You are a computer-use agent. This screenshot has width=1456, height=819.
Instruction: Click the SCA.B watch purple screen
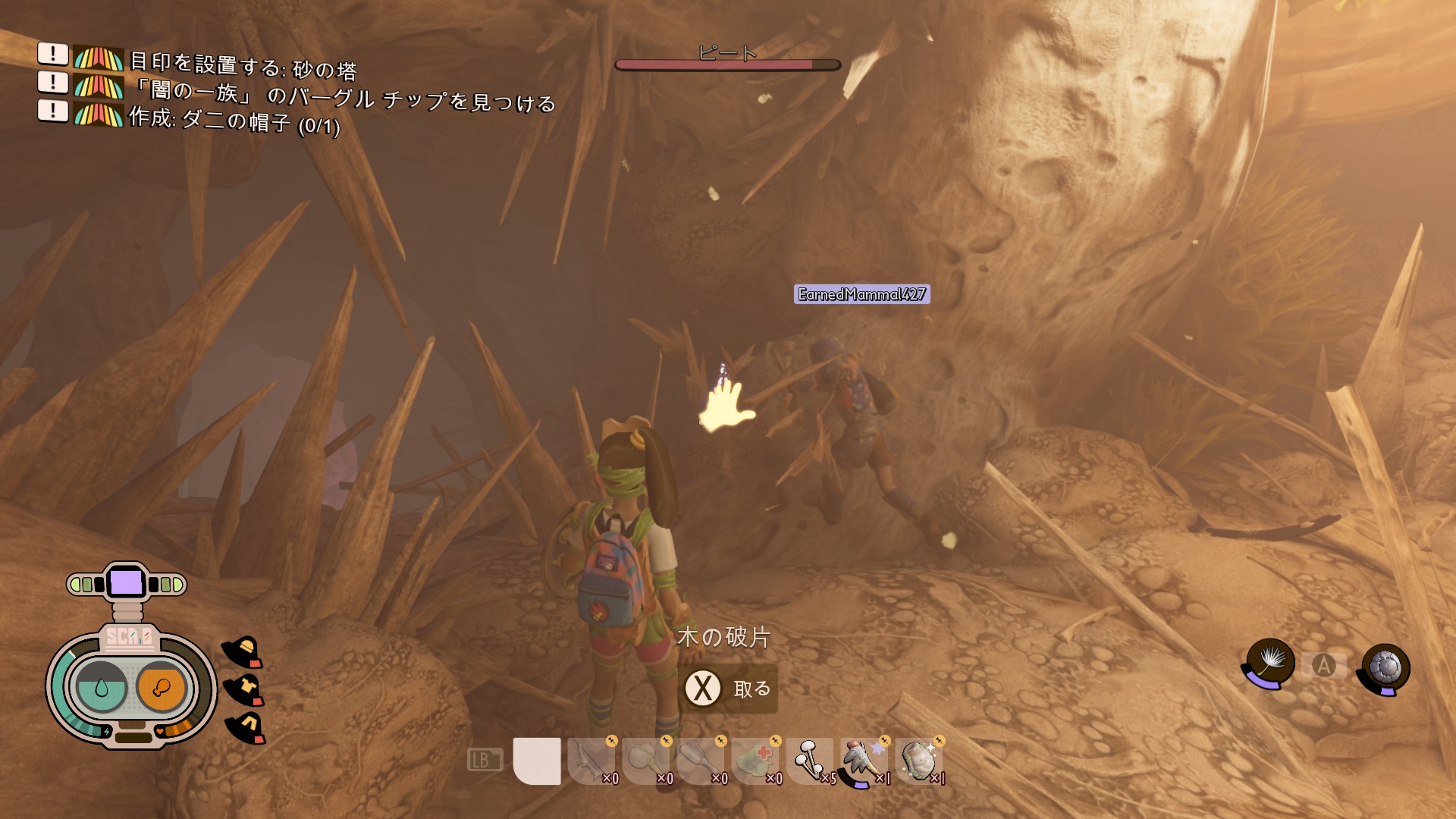(126, 583)
